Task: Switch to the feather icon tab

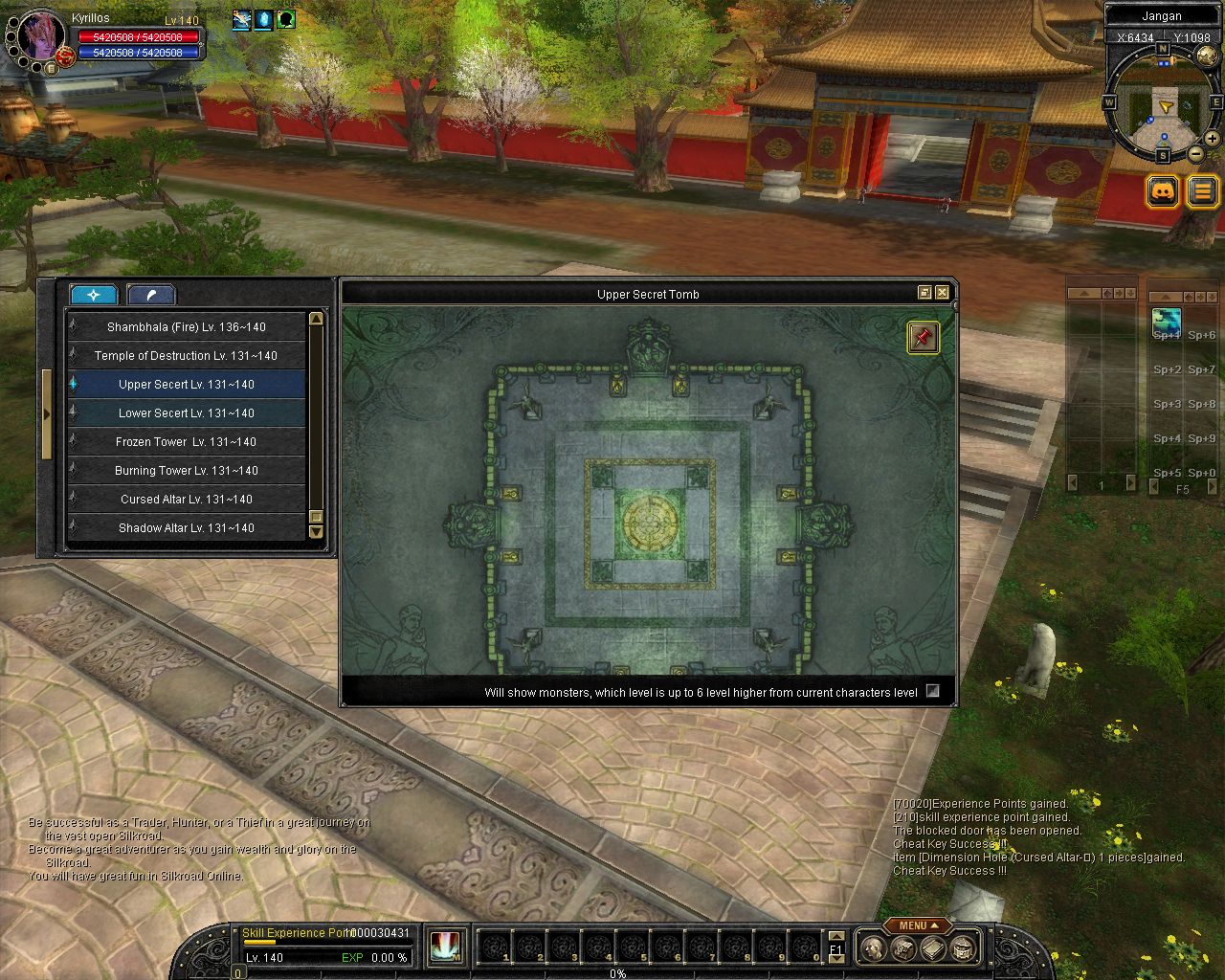Action: coord(150,295)
